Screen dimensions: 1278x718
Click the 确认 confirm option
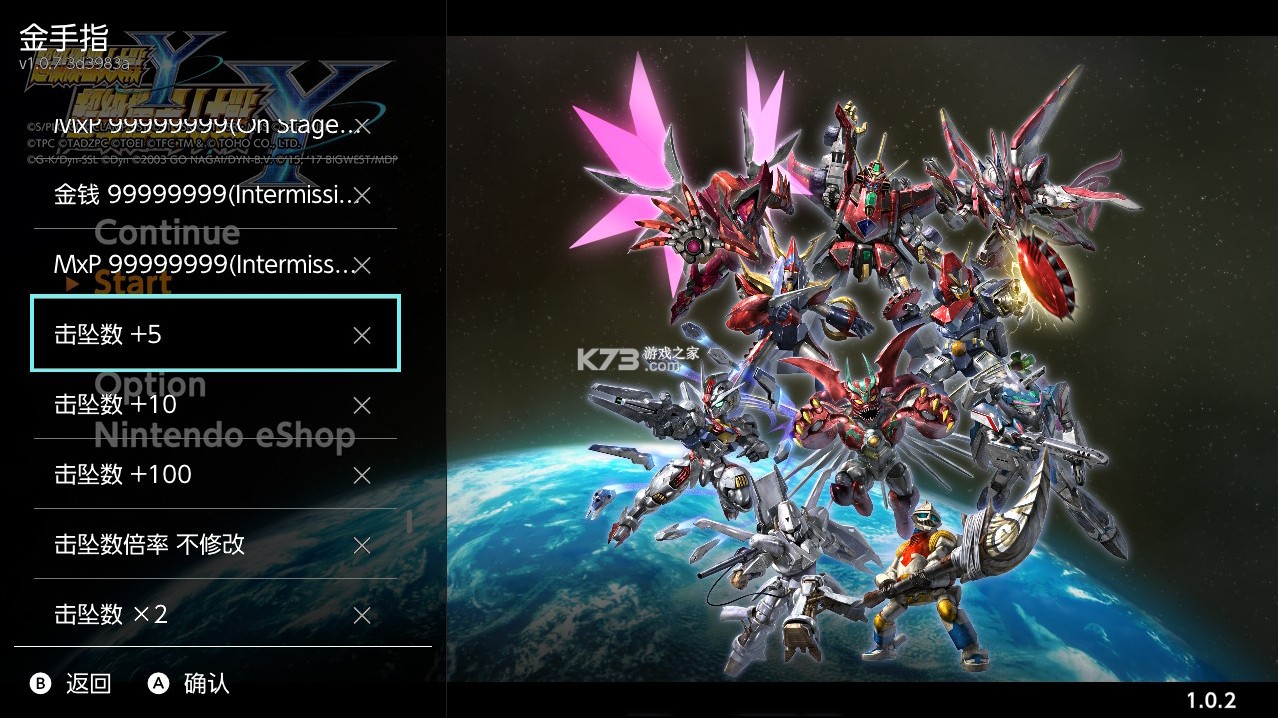tap(190, 684)
